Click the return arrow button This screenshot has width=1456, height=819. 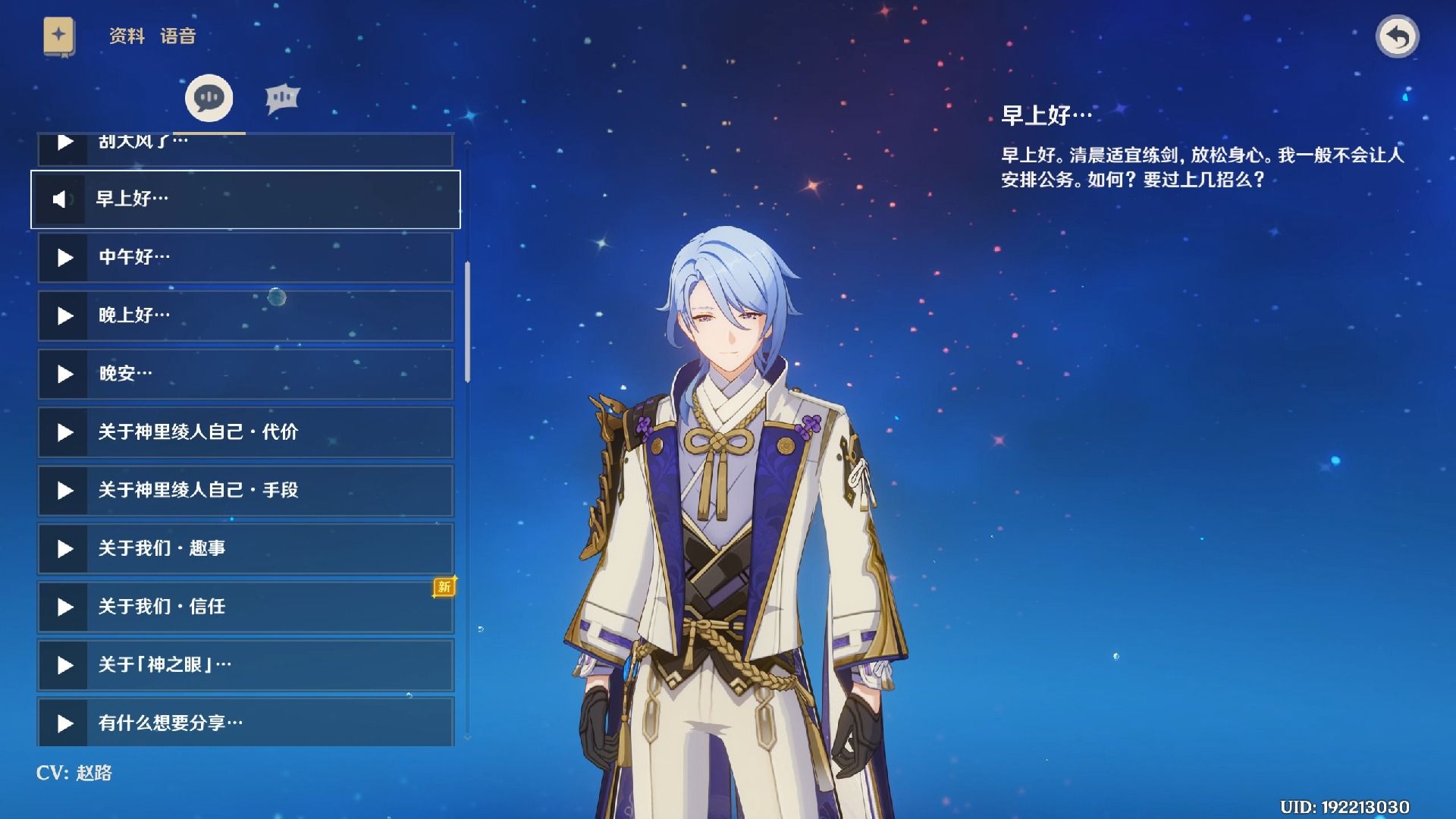tap(1397, 36)
